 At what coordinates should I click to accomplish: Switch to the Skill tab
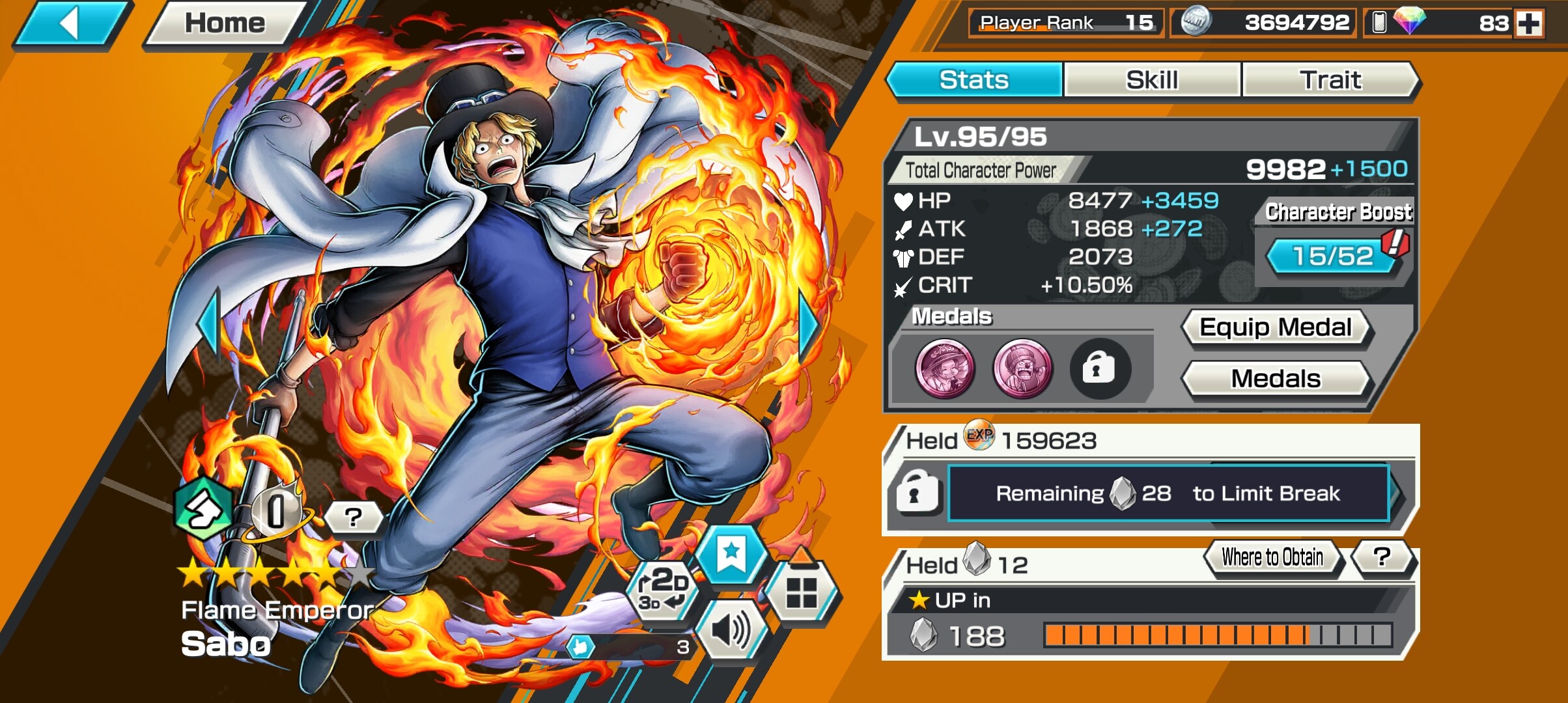(1151, 80)
